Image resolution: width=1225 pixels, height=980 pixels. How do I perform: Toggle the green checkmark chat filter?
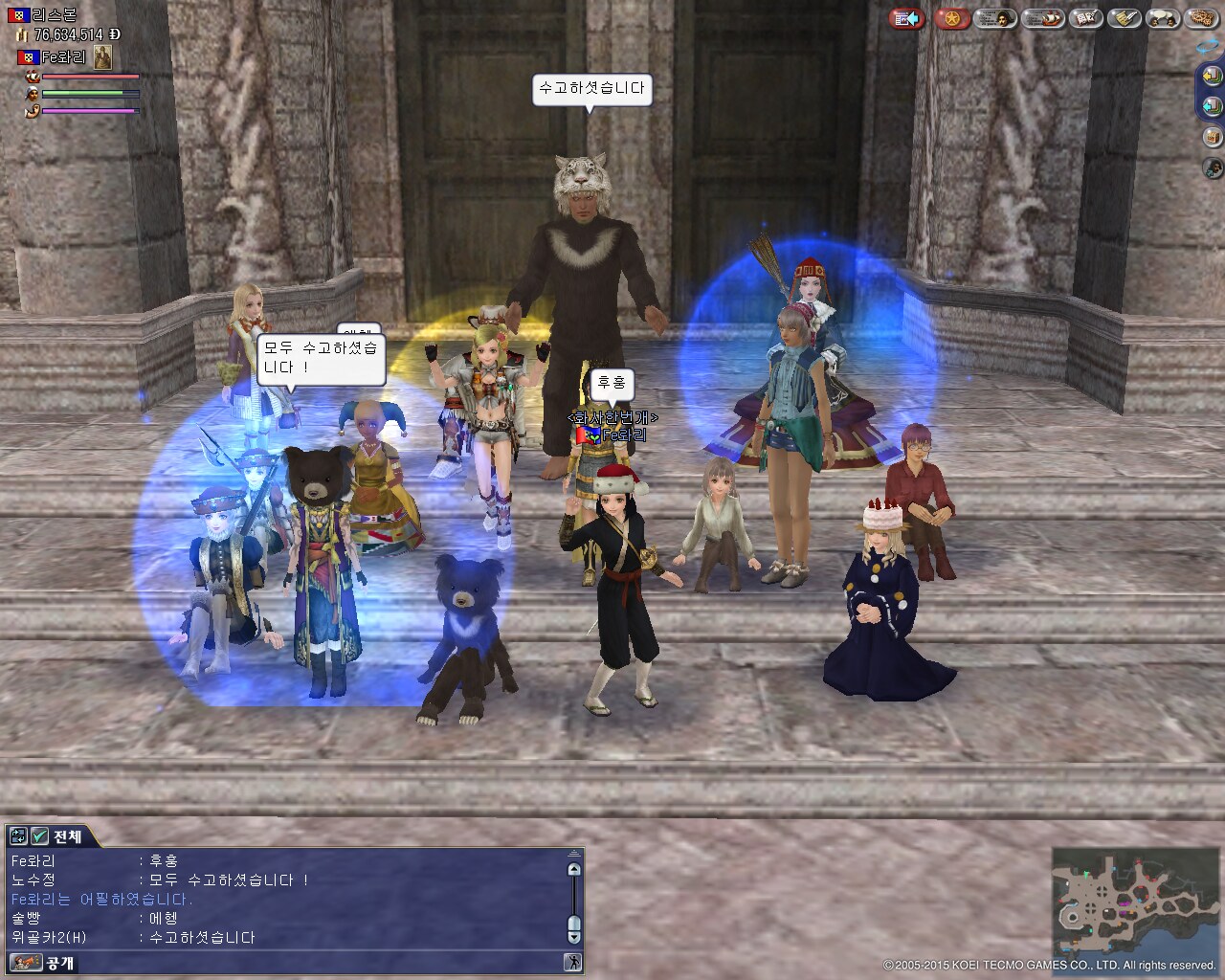39,836
